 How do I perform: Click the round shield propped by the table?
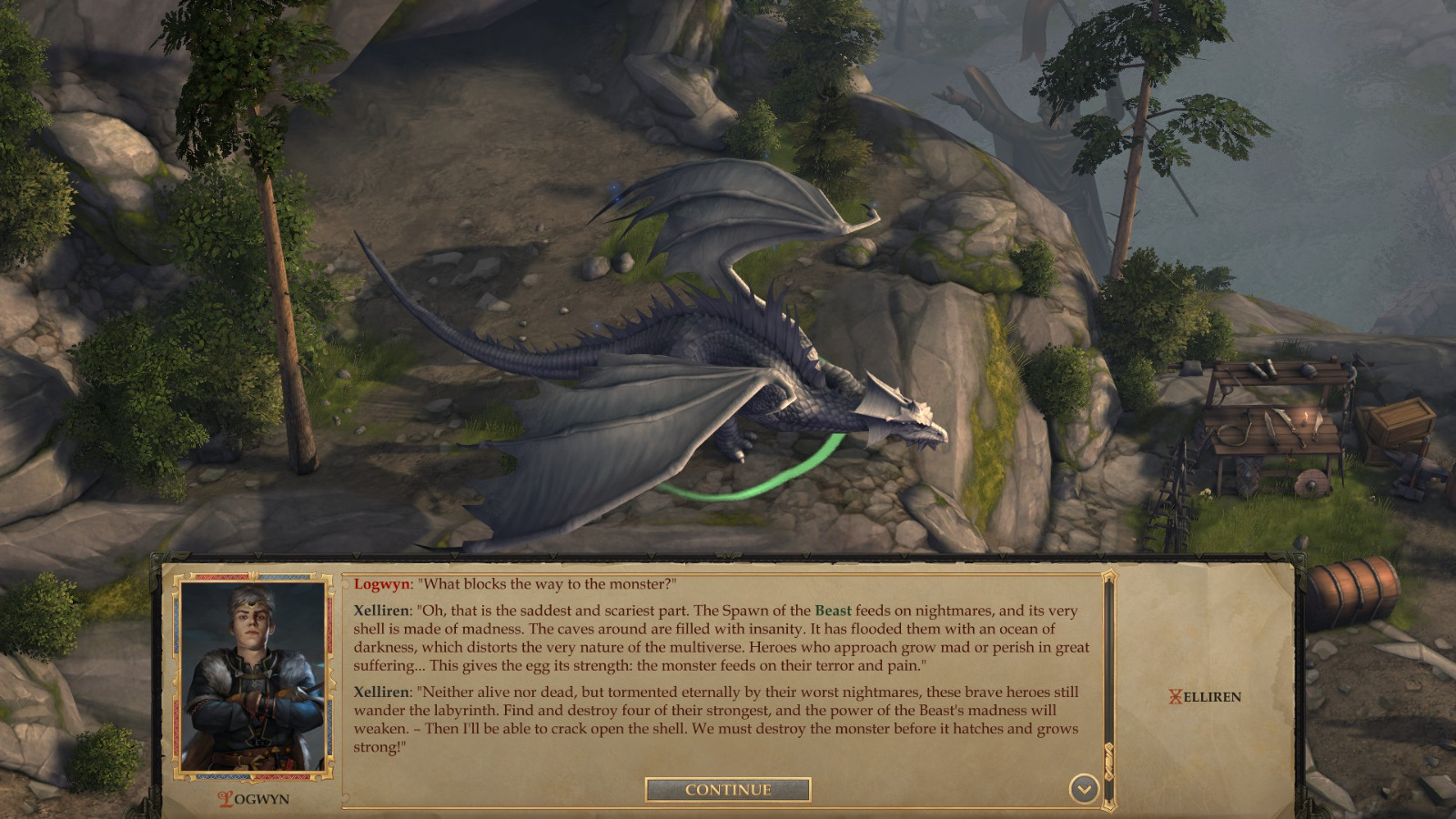click(1312, 480)
